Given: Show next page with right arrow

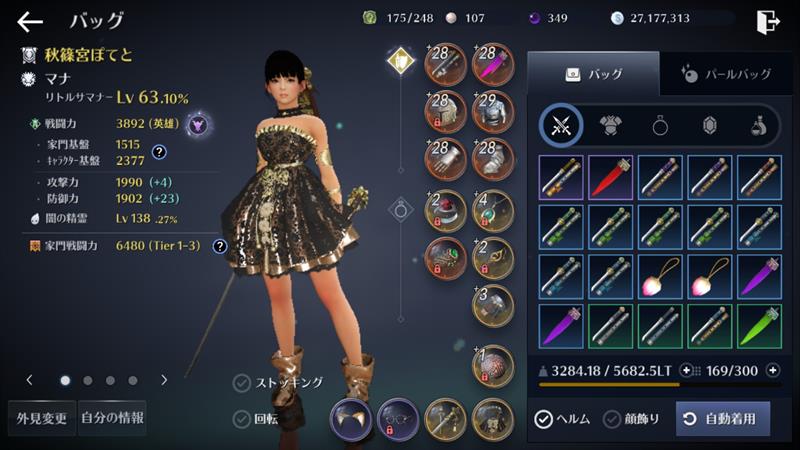Looking at the screenshot, I should pyautogui.click(x=164, y=380).
